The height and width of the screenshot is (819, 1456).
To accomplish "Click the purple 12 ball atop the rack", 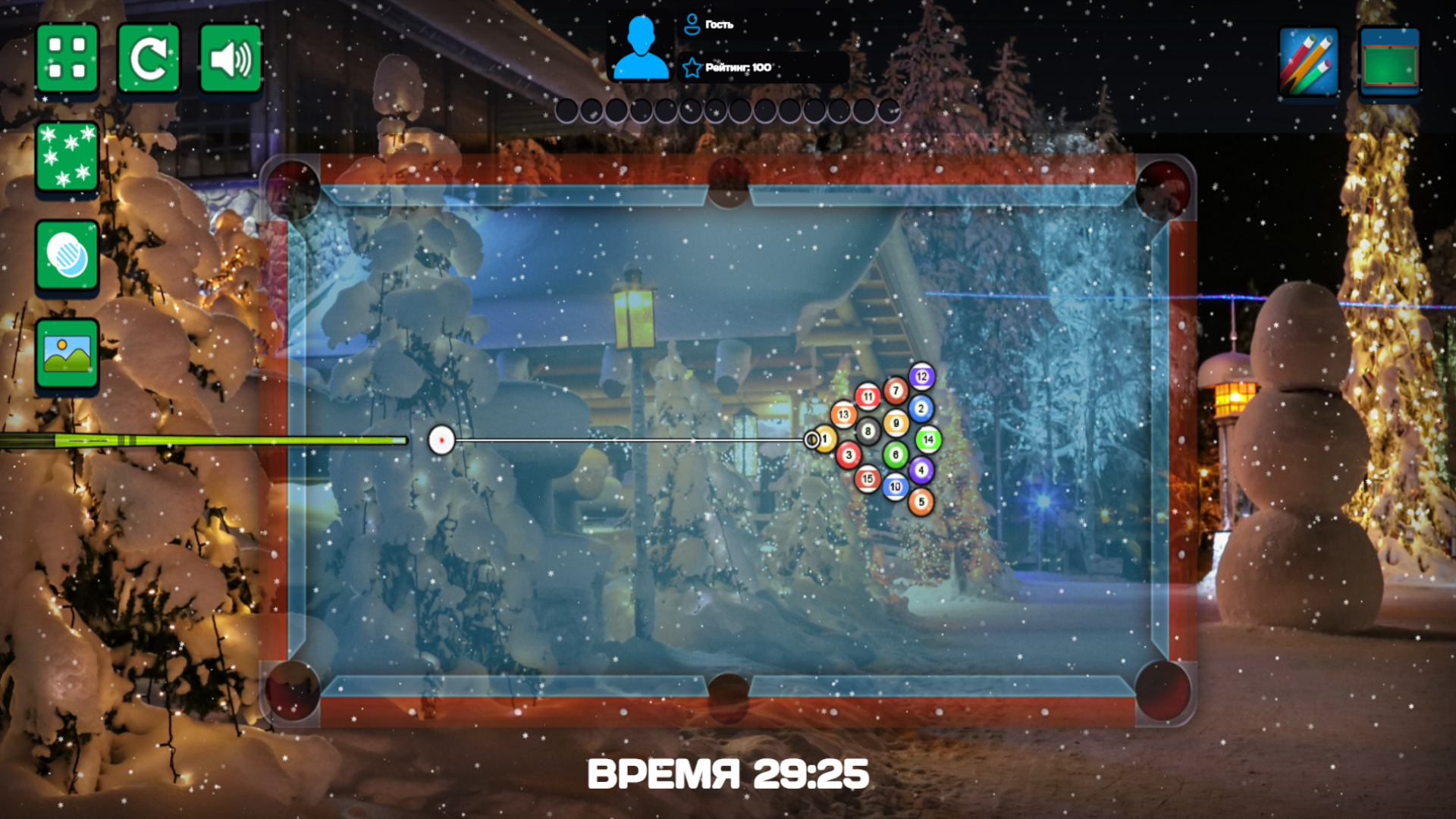I will [921, 375].
